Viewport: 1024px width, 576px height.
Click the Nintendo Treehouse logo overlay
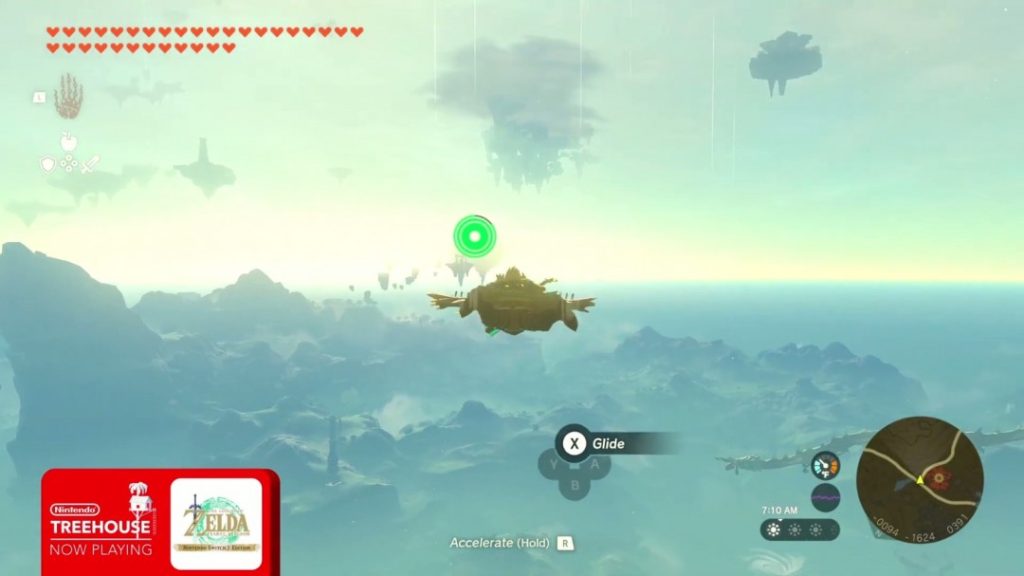click(100, 520)
